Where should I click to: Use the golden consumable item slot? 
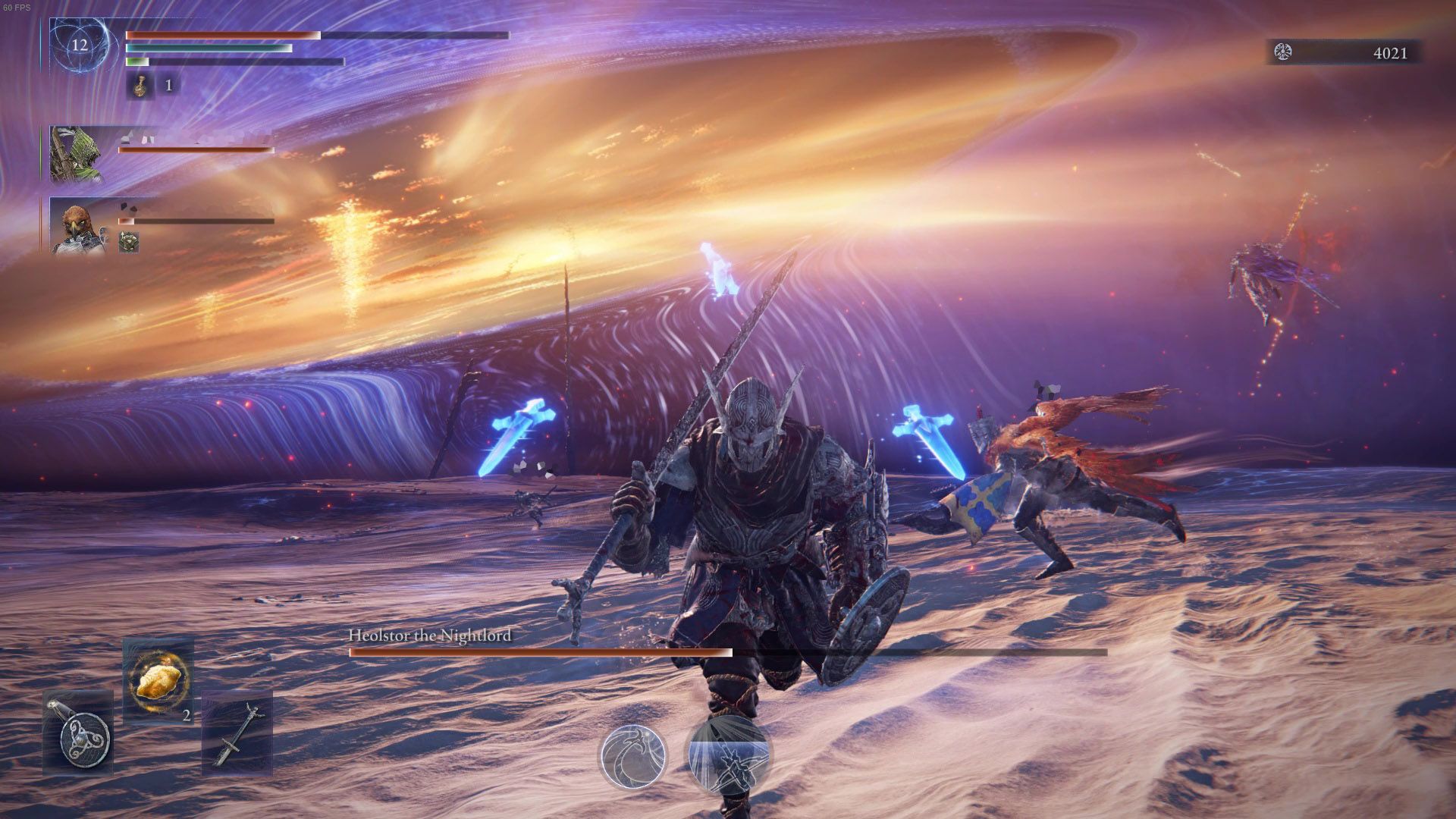pyautogui.click(x=158, y=681)
